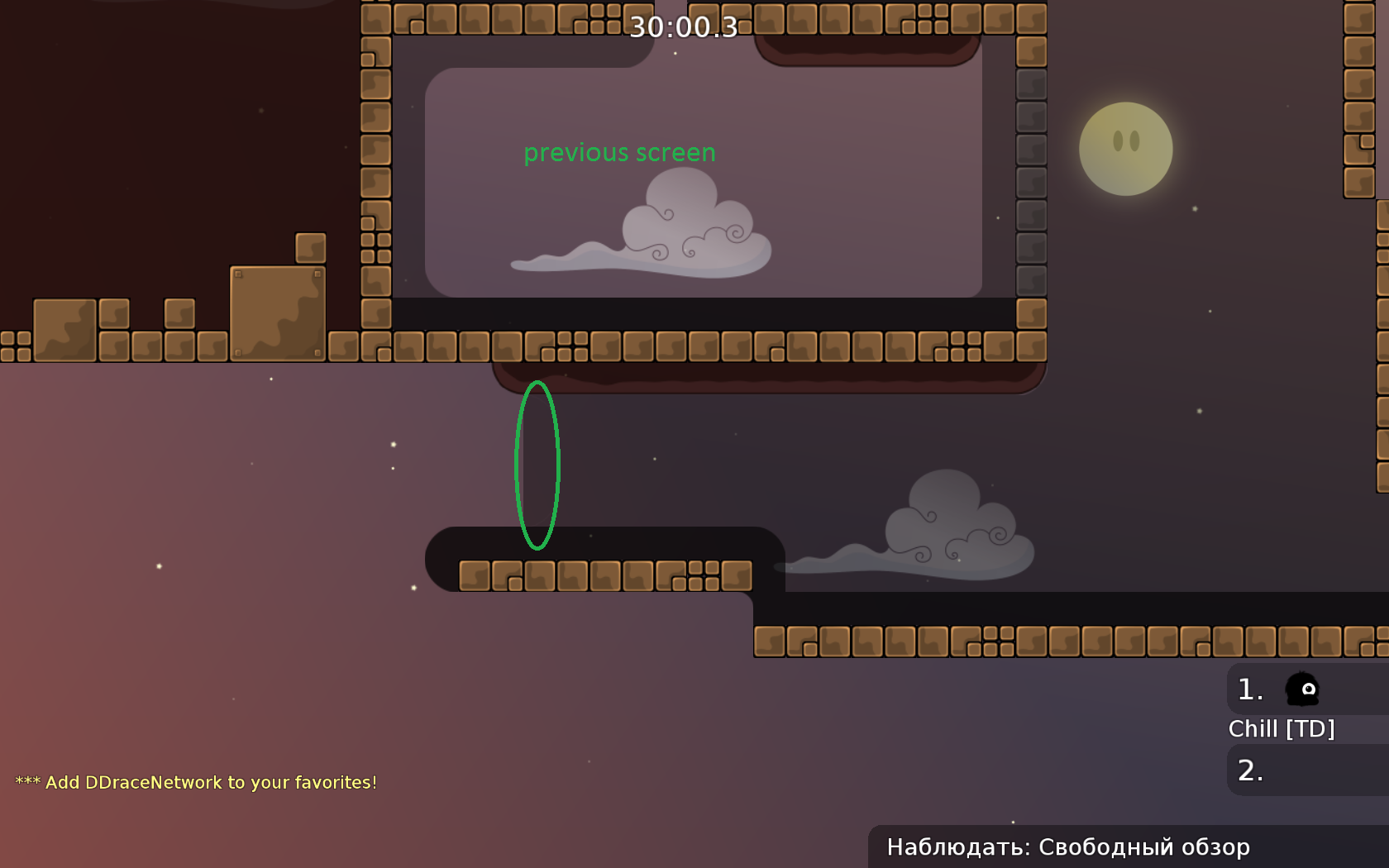Click the race timer showing 30:00.3

pos(683,28)
